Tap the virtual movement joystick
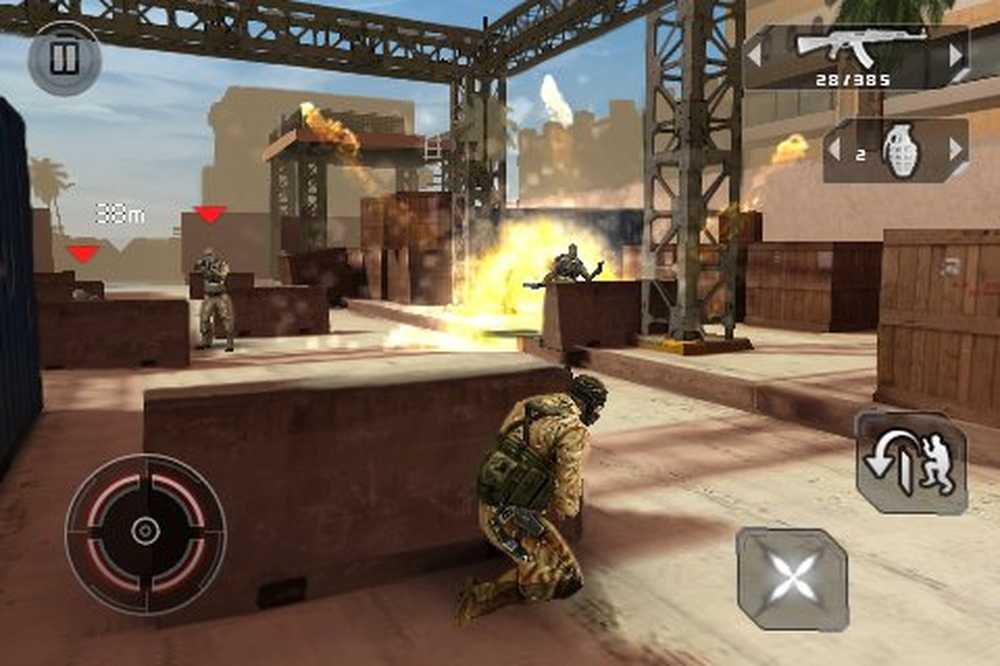This screenshot has height=666, width=1000. click(145, 532)
